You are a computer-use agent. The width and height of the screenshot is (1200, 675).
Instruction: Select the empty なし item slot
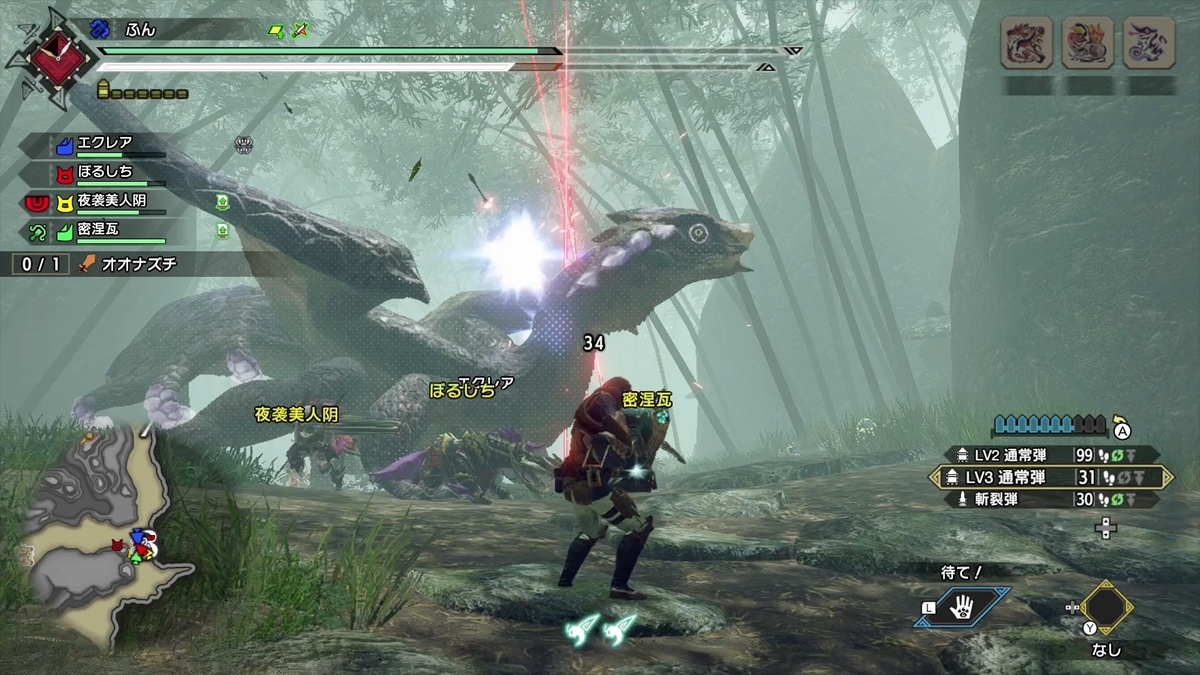(1107, 608)
